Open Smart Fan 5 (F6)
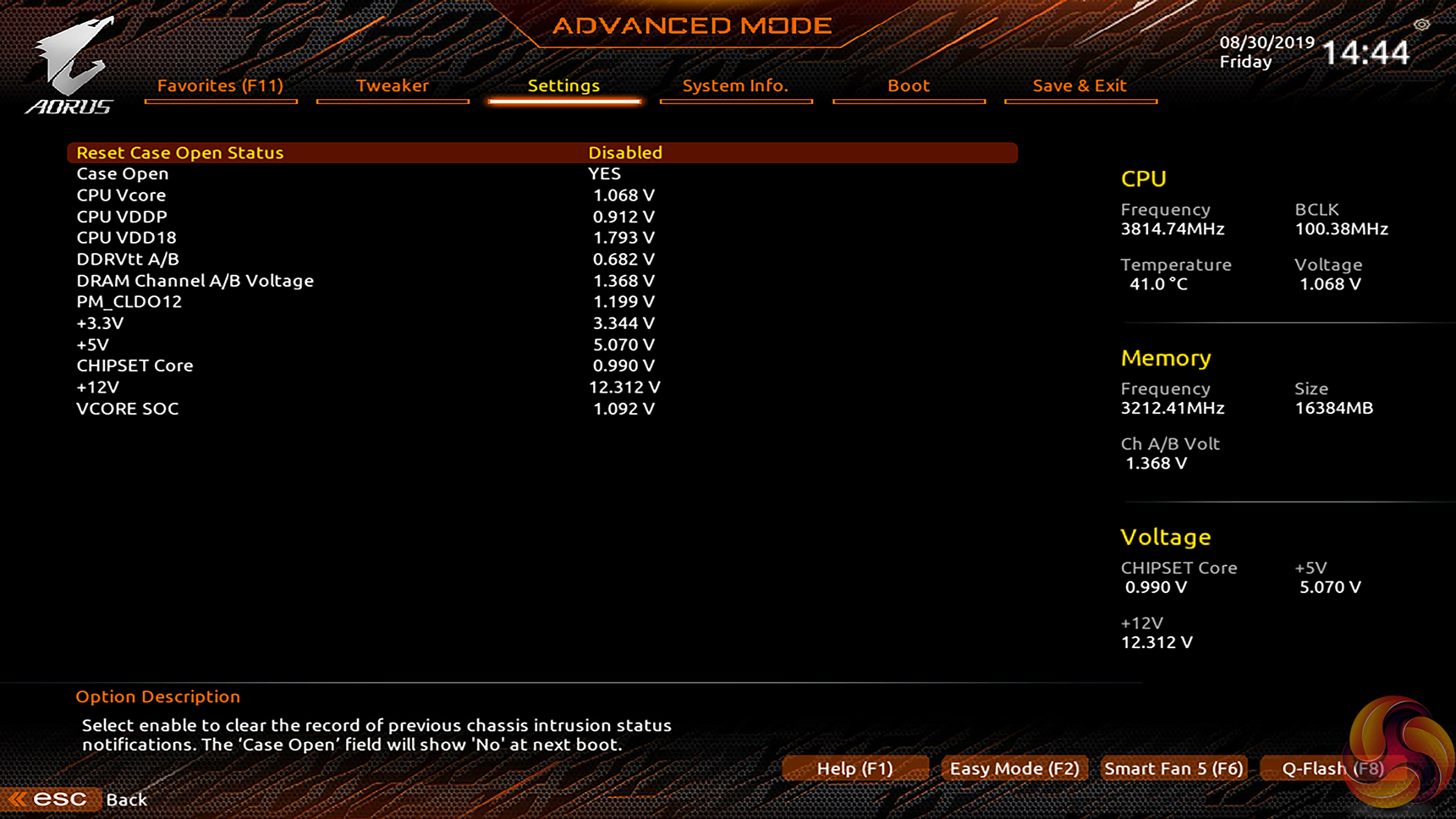Viewport: 1456px width, 819px height. tap(1173, 768)
